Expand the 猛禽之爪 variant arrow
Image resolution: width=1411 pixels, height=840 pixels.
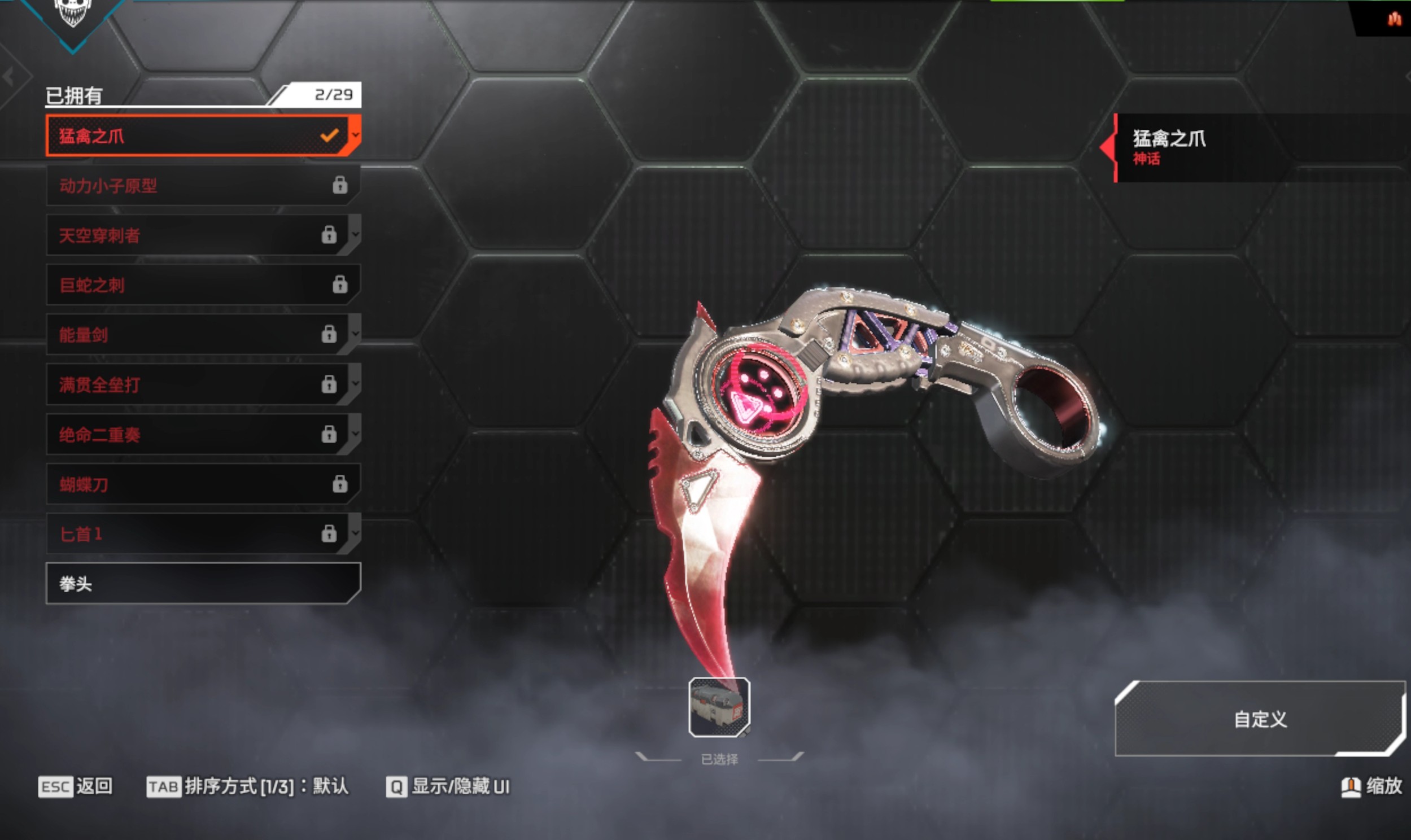[x=356, y=135]
